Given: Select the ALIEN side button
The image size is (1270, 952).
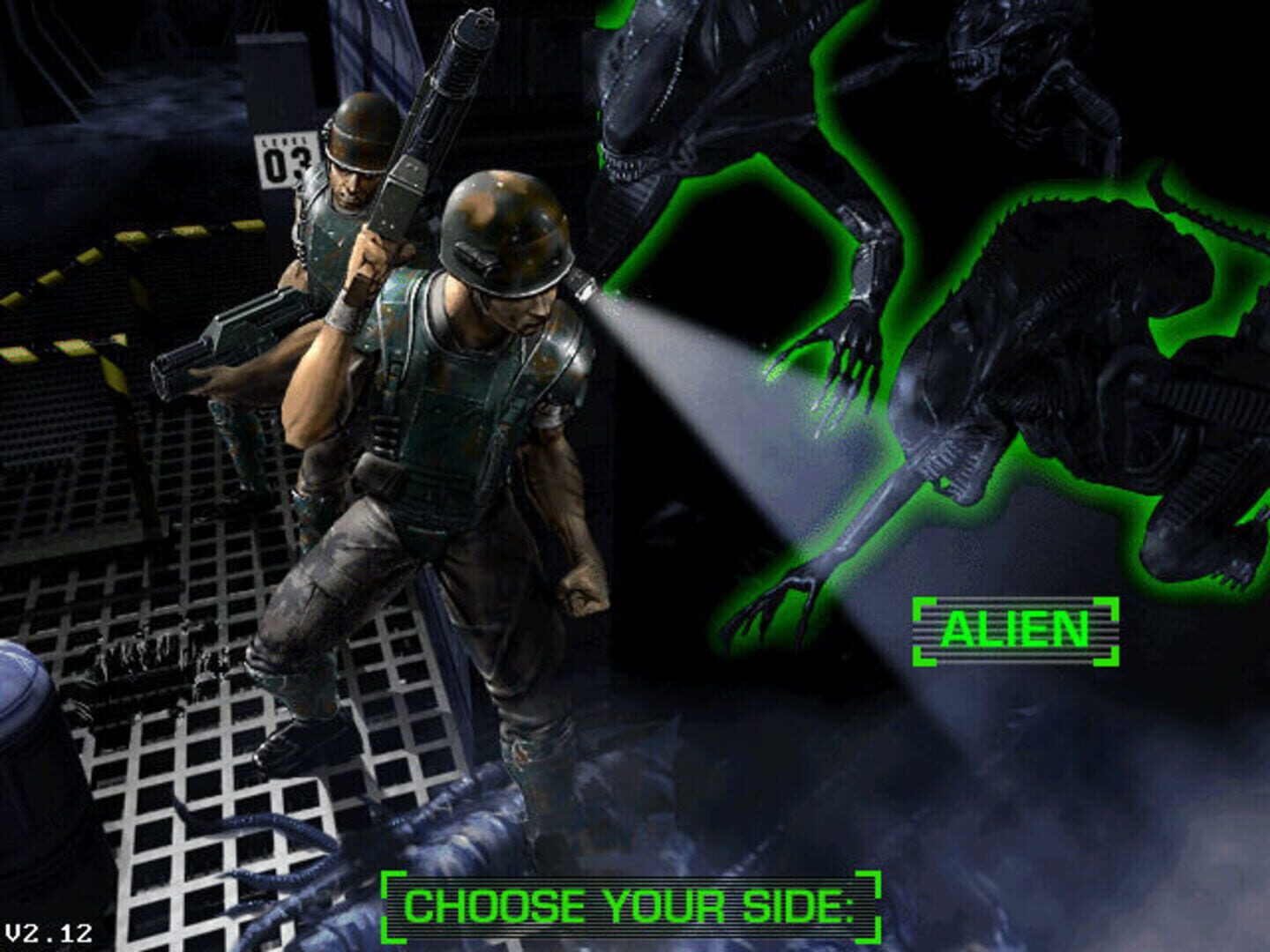Looking at the screenshot, I should [x=1016, y=629].
